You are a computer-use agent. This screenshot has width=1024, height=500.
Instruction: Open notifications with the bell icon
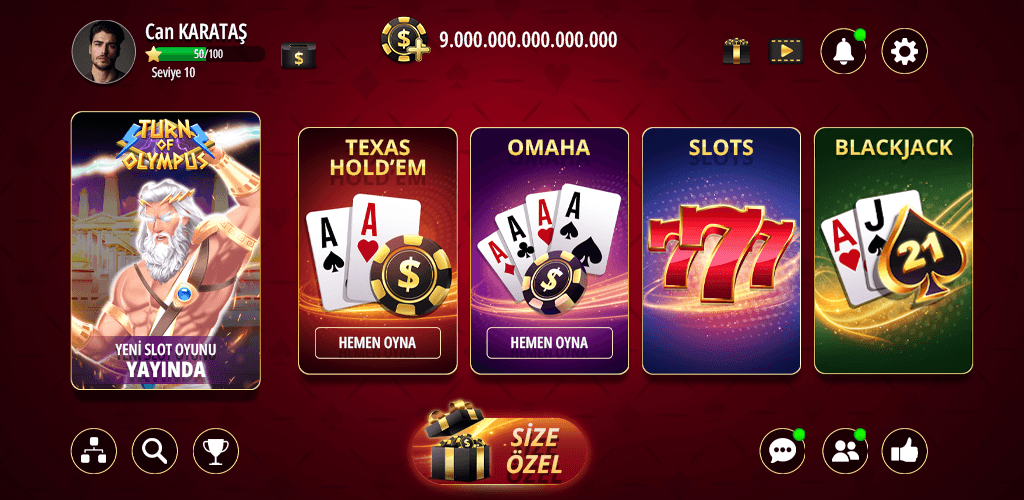pos(843,50)
